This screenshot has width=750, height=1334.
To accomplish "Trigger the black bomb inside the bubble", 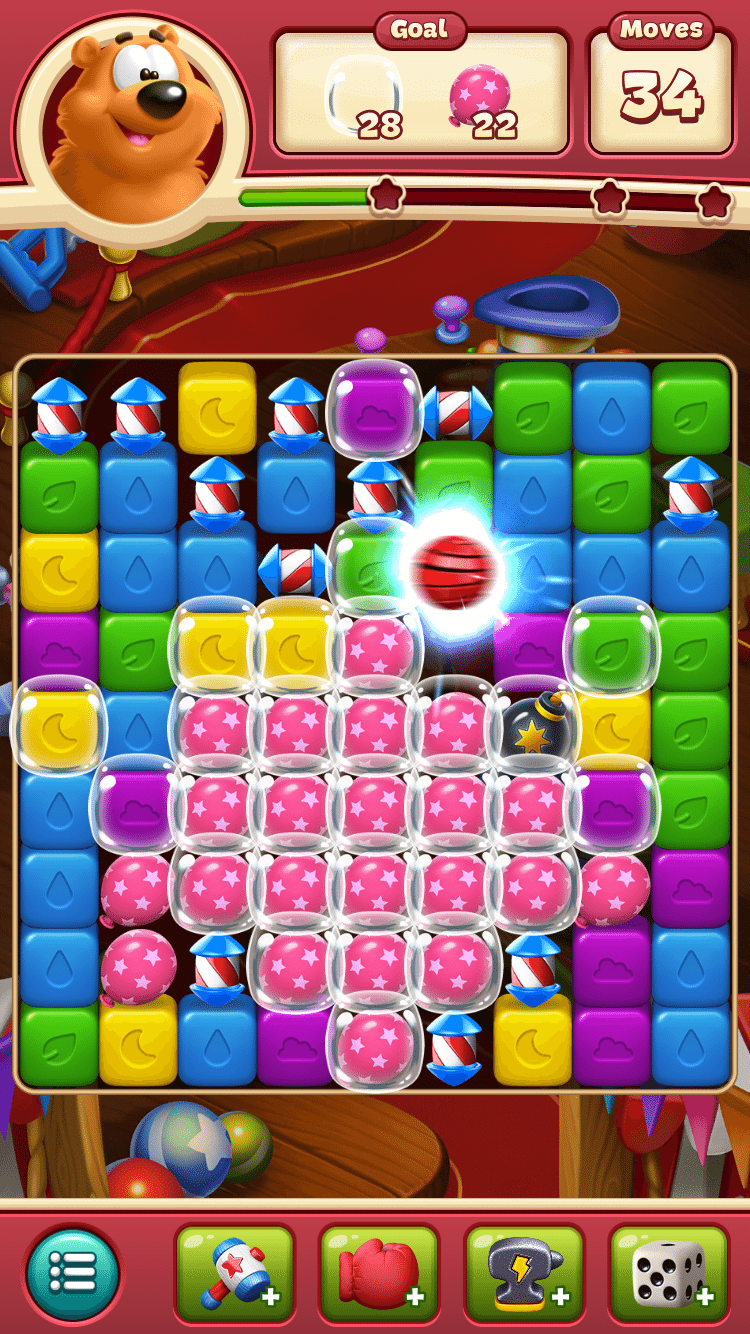I will pos(535,722).
